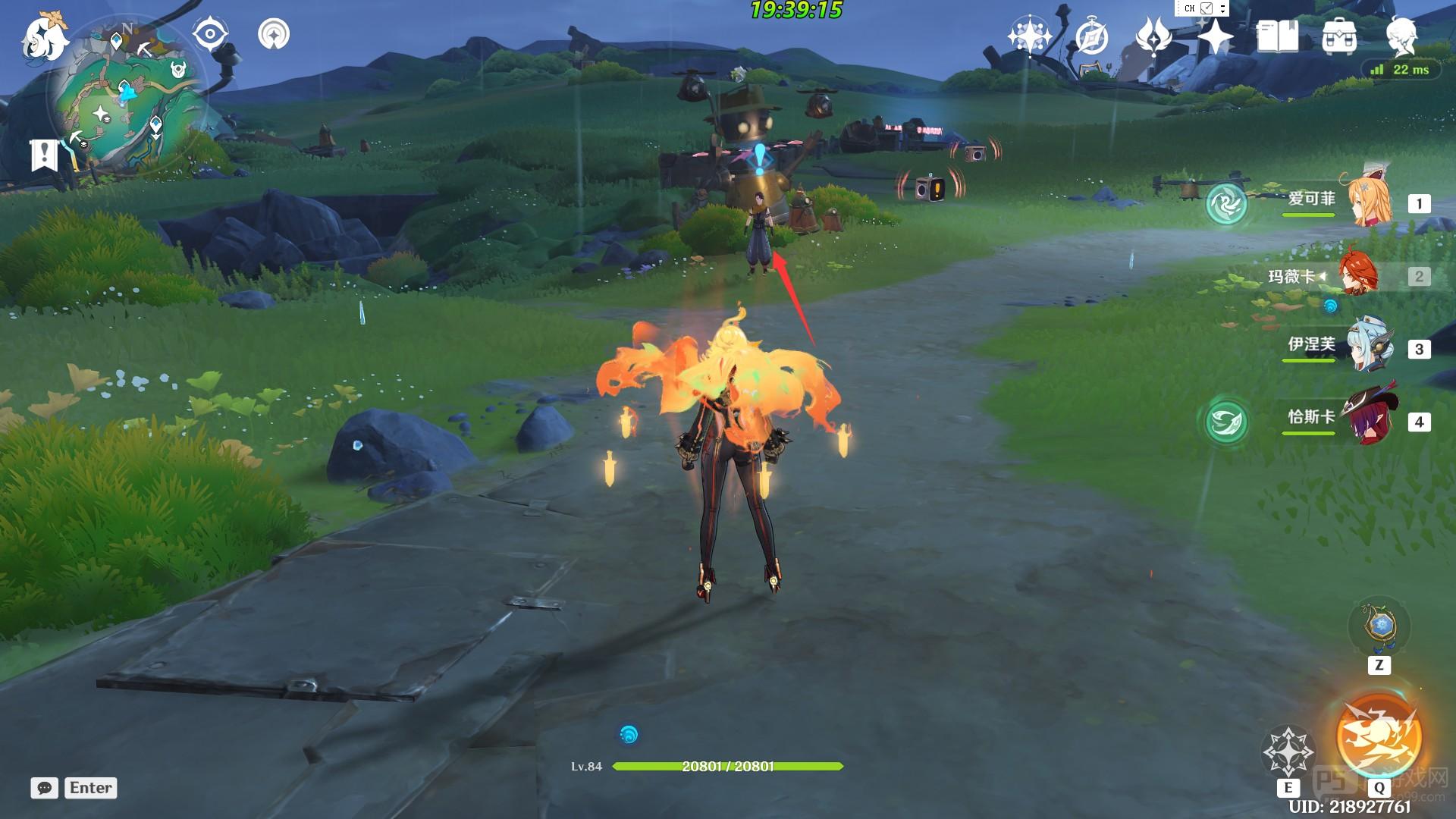The width and height of the screenshot is (1456, 819).
Task: Open the backpack inventory
Action: coord(1339,36)
